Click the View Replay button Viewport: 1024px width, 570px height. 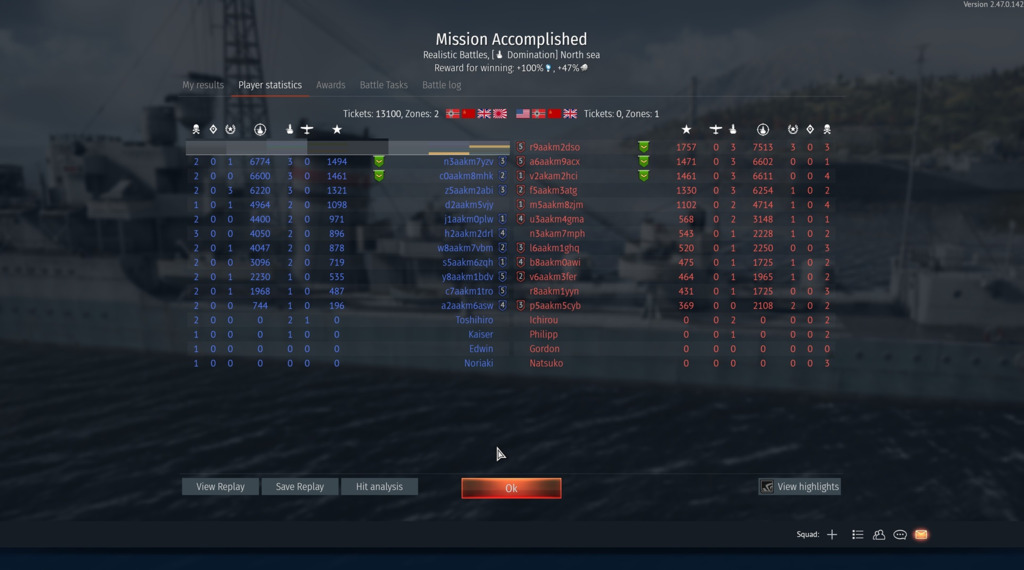pyautogui.click(x=220, y=487)
